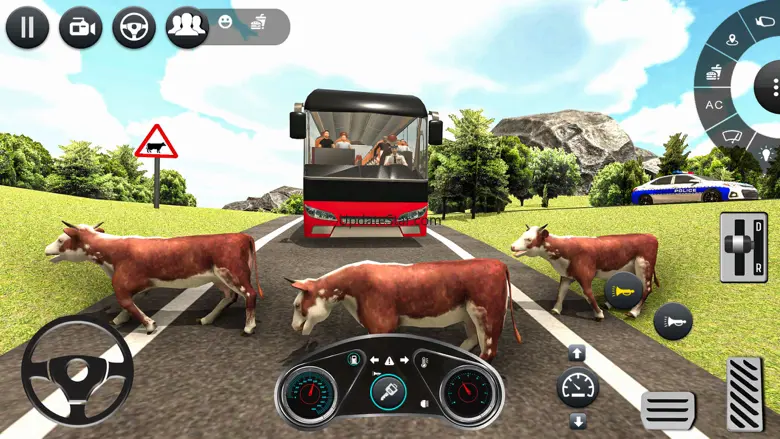The image size is (780, 439).
Task: Start the engine with ignition key
Action: [x=388, y=391]
